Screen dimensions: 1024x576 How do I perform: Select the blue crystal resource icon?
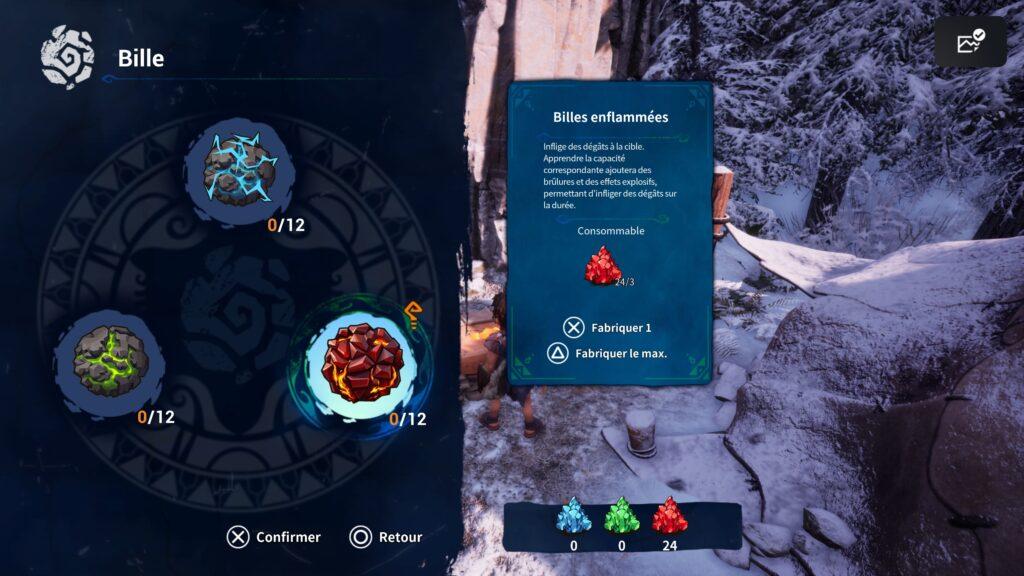tap(573, 515)
